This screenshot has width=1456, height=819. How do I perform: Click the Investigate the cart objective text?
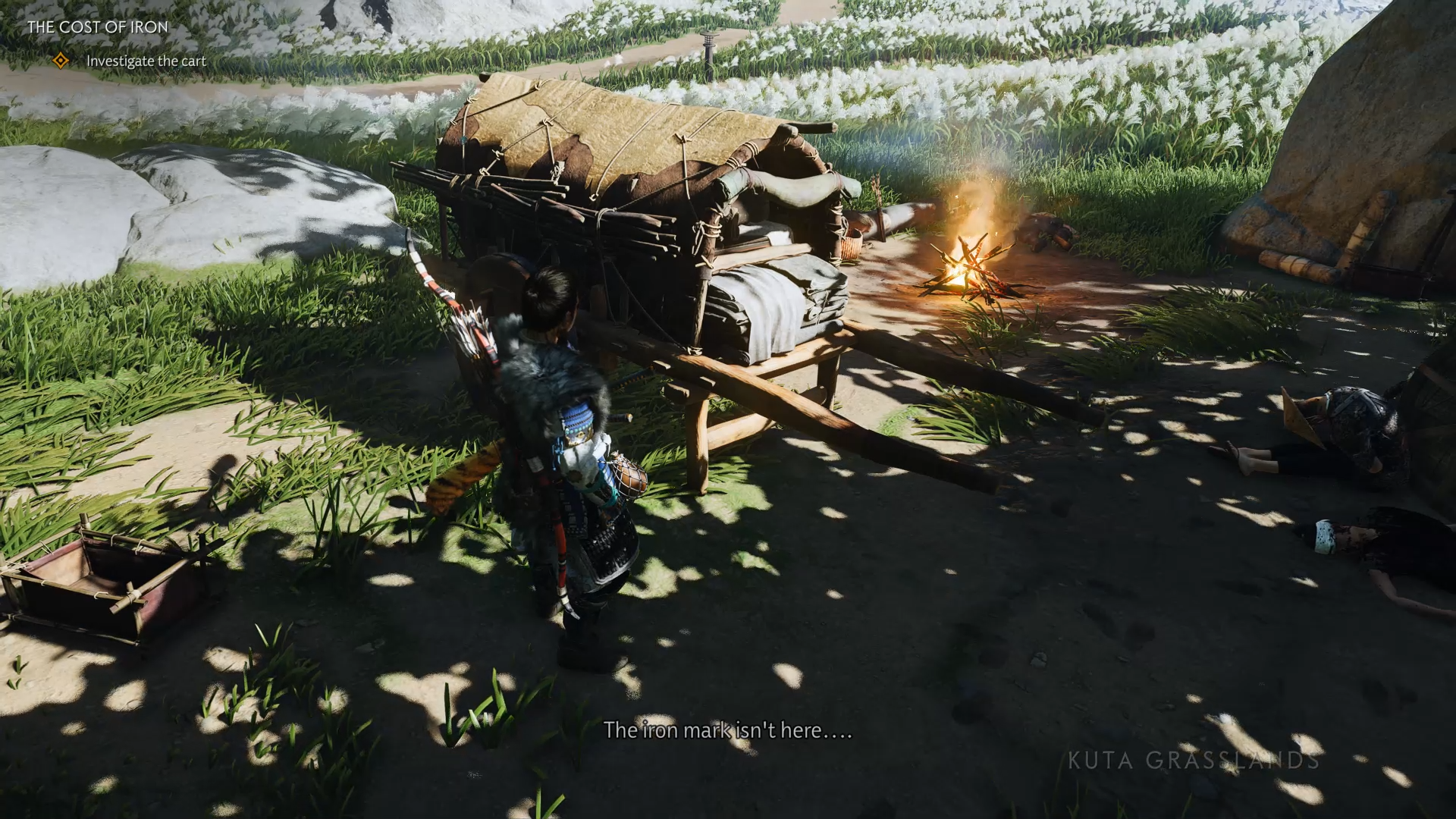(x=146, y=61)
